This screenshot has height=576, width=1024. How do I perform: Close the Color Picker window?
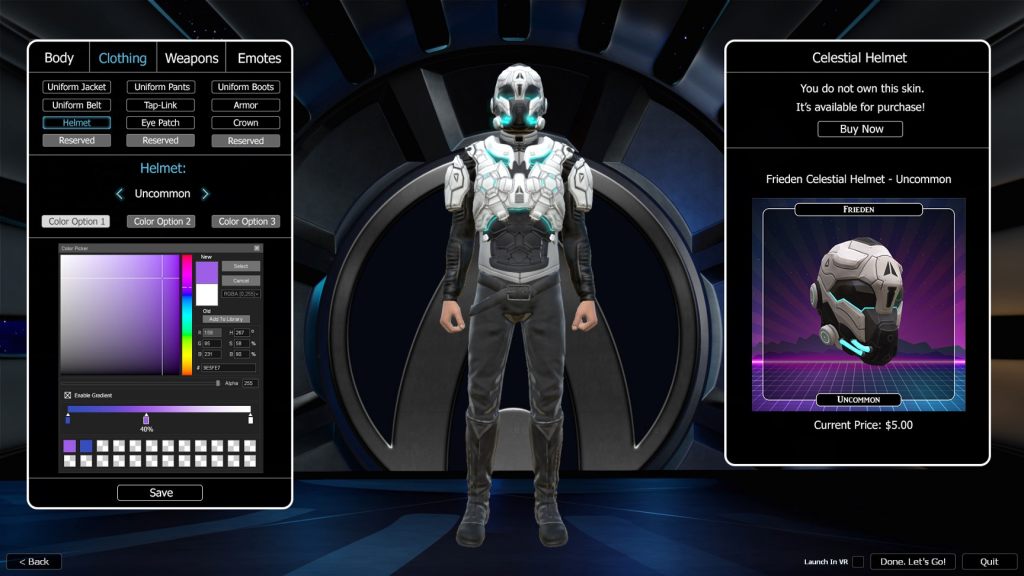(256, 248)
